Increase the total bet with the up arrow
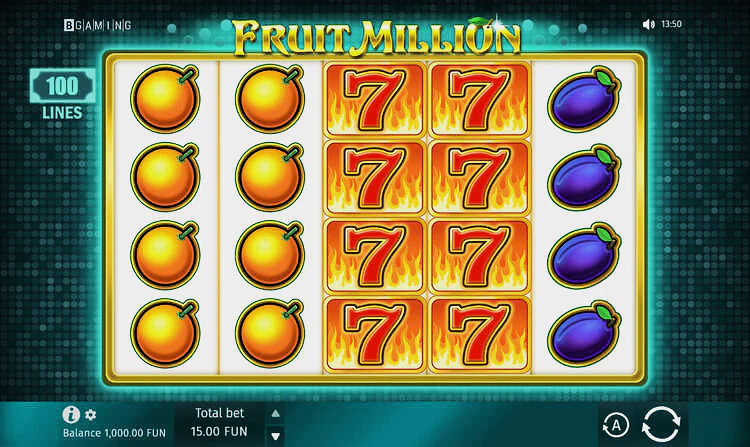This screenshot has height=447, width=750. tap(276, 414)
